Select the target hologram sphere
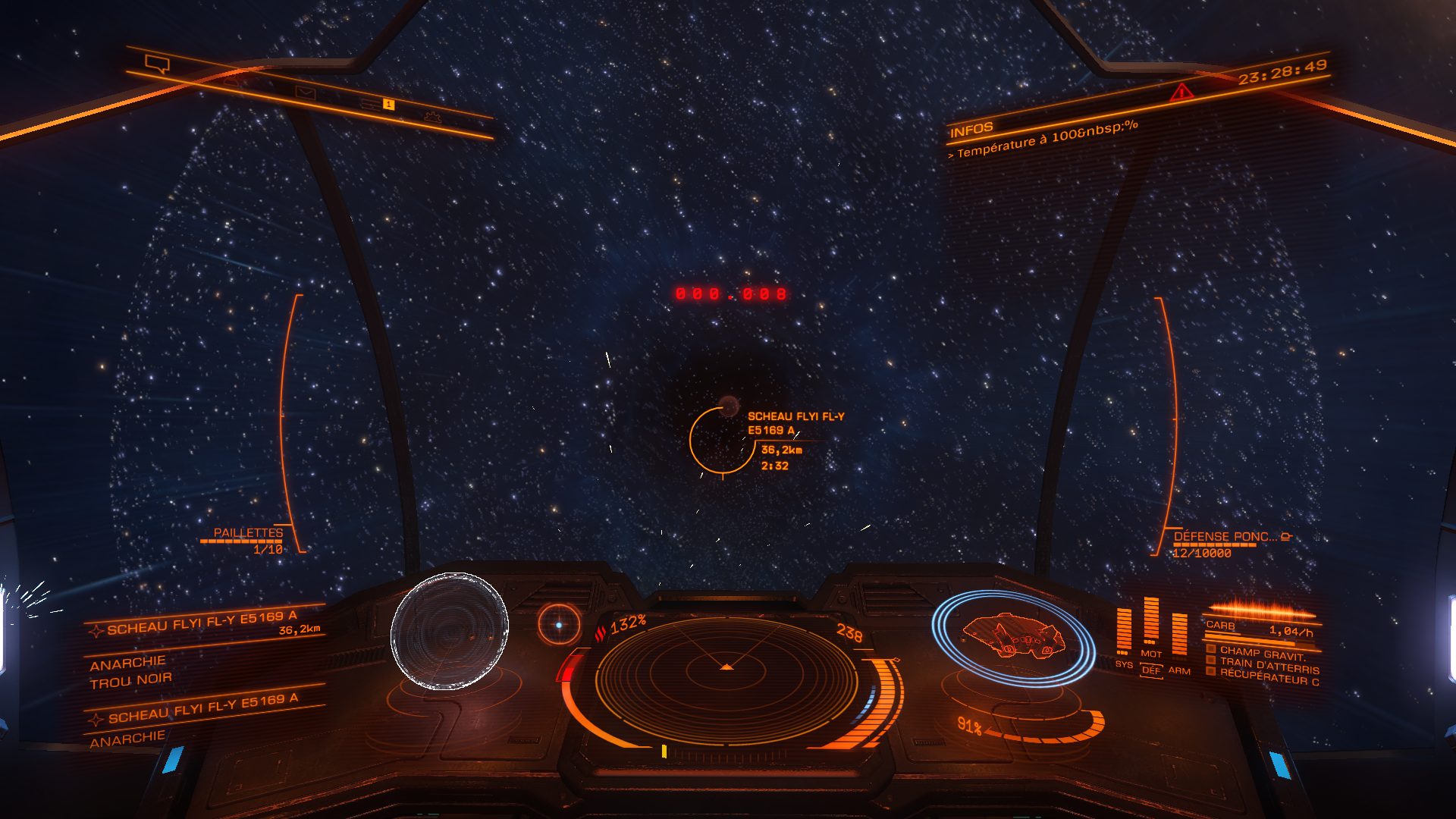1456x819 pixels. pyautogui.click(x=449, y=631)
